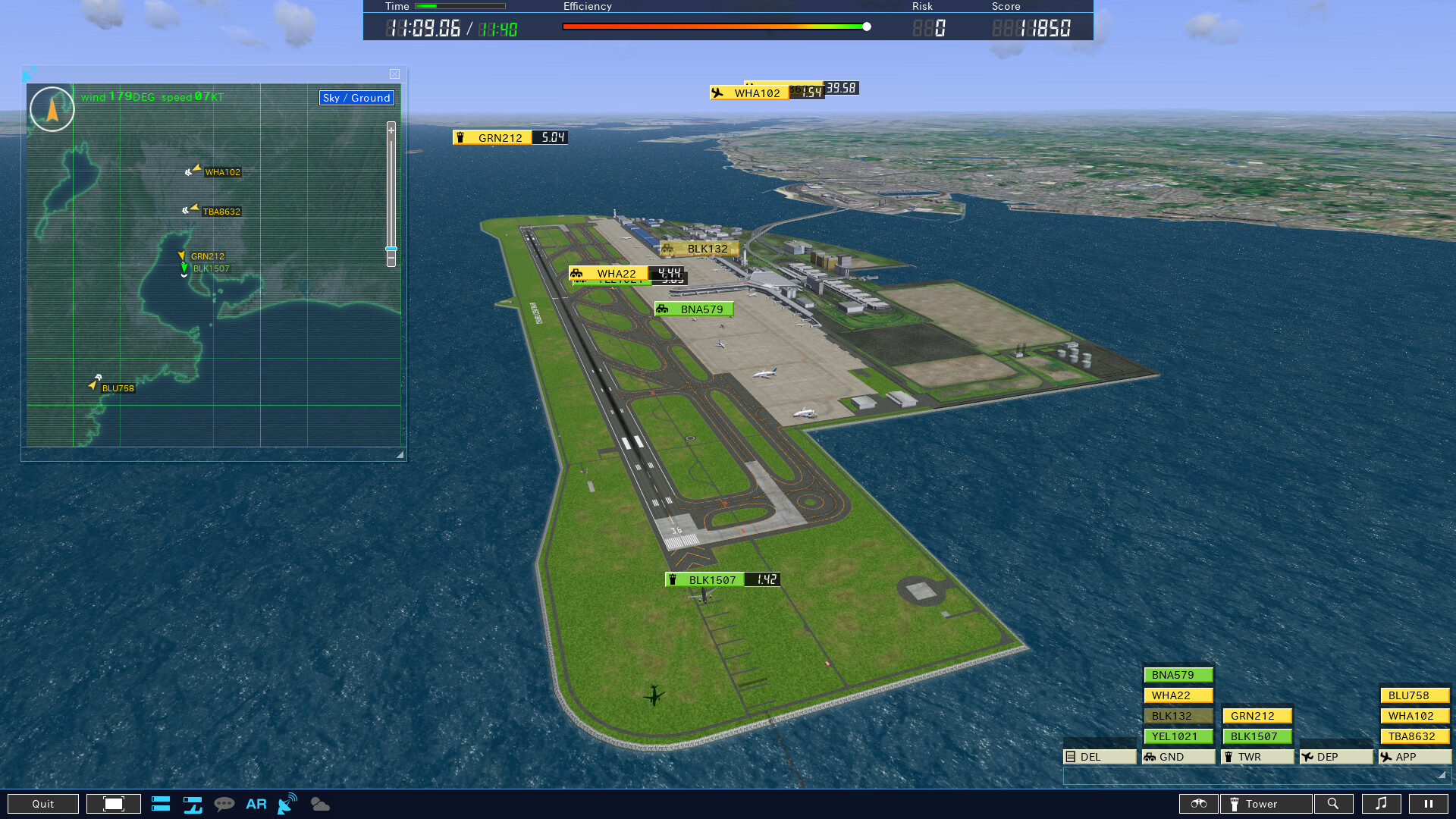
Task: Select the BNA579 flight strip
Action: tap(1178, 674)
